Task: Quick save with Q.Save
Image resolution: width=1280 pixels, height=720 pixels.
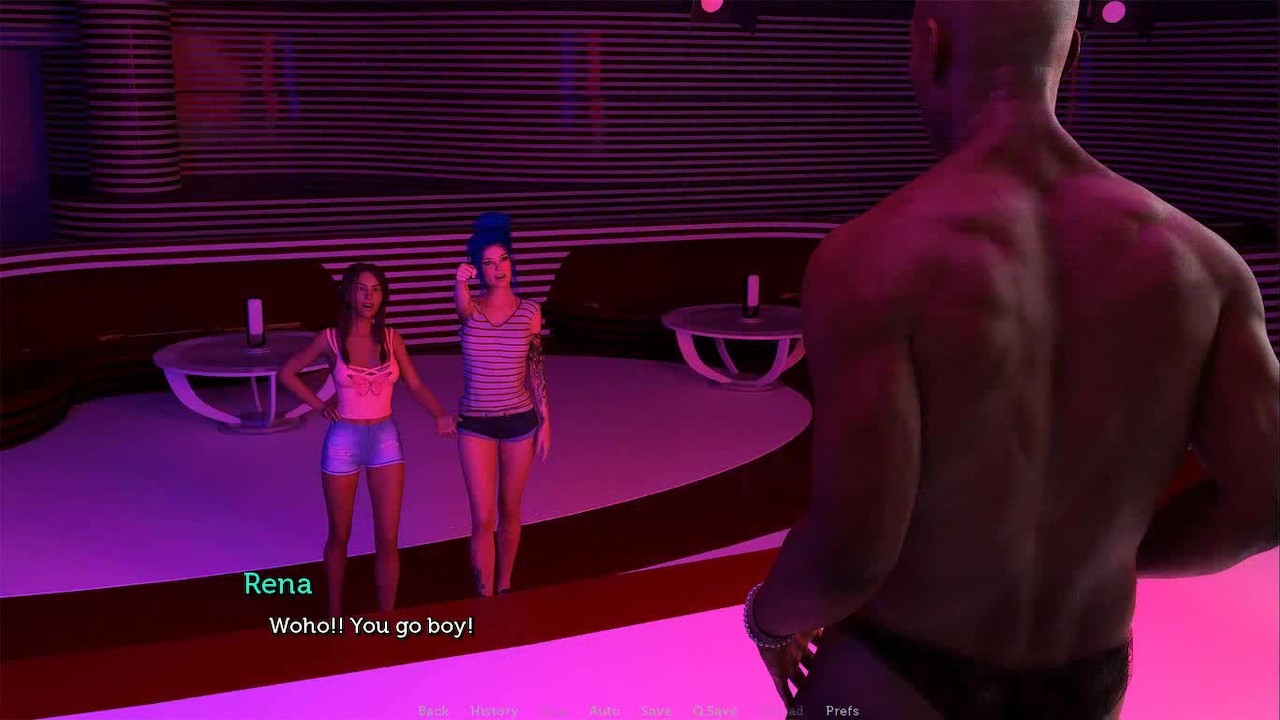Action: [714, 711]
